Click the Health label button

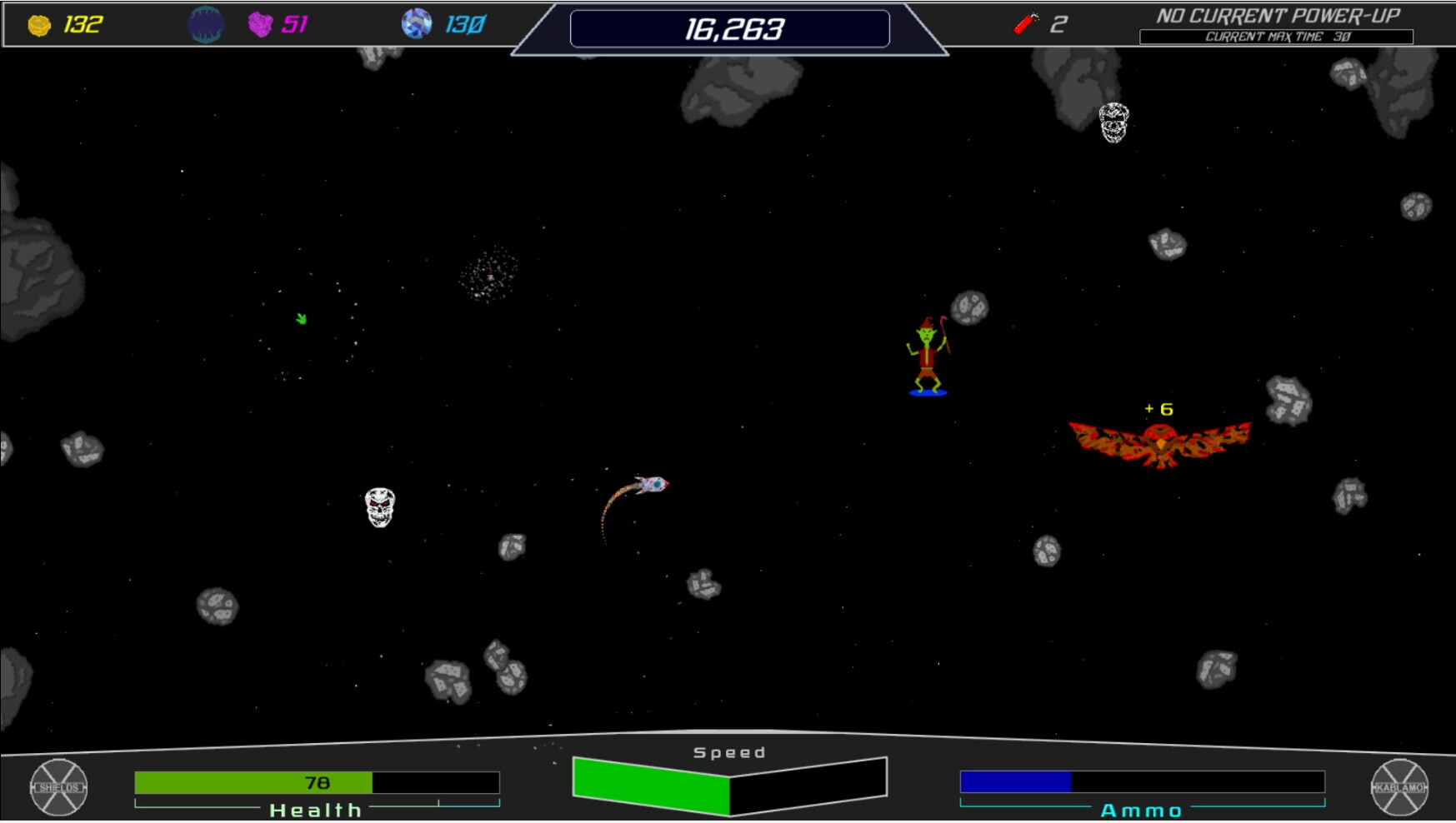pyautogui.click(x=315, y=809)
